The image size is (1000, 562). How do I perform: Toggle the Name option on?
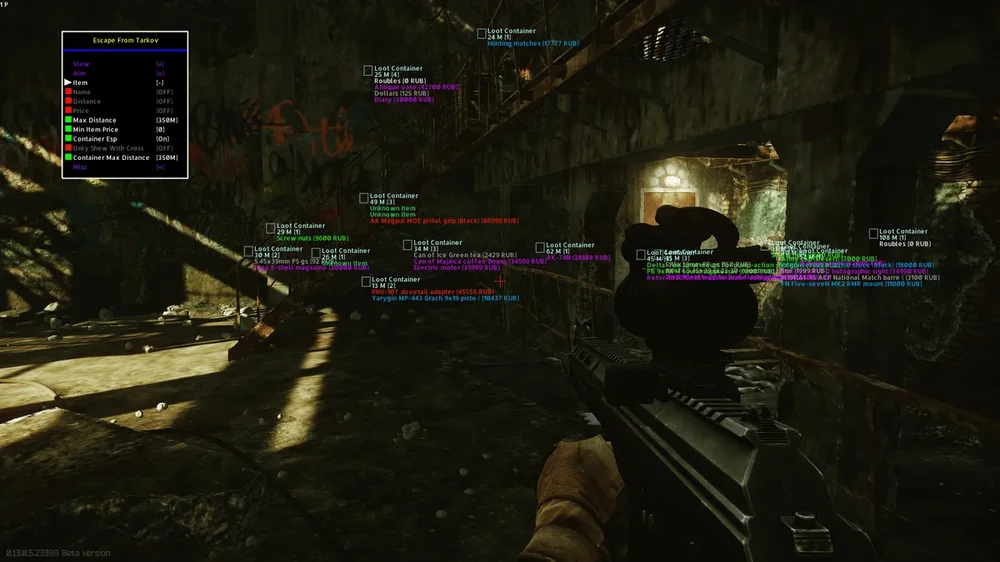81,92
